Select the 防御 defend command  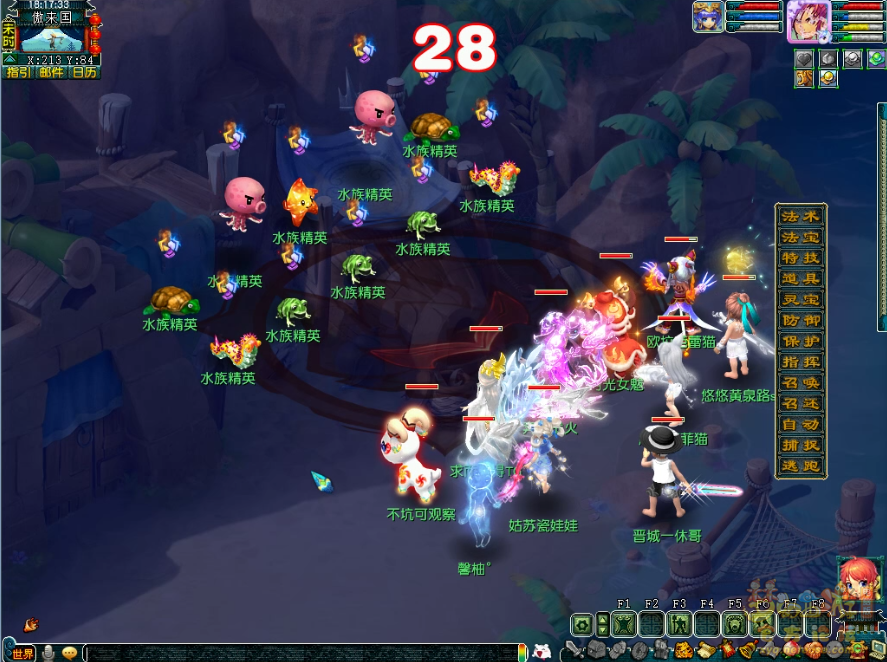pyautogui.click(x=801, y=321)
